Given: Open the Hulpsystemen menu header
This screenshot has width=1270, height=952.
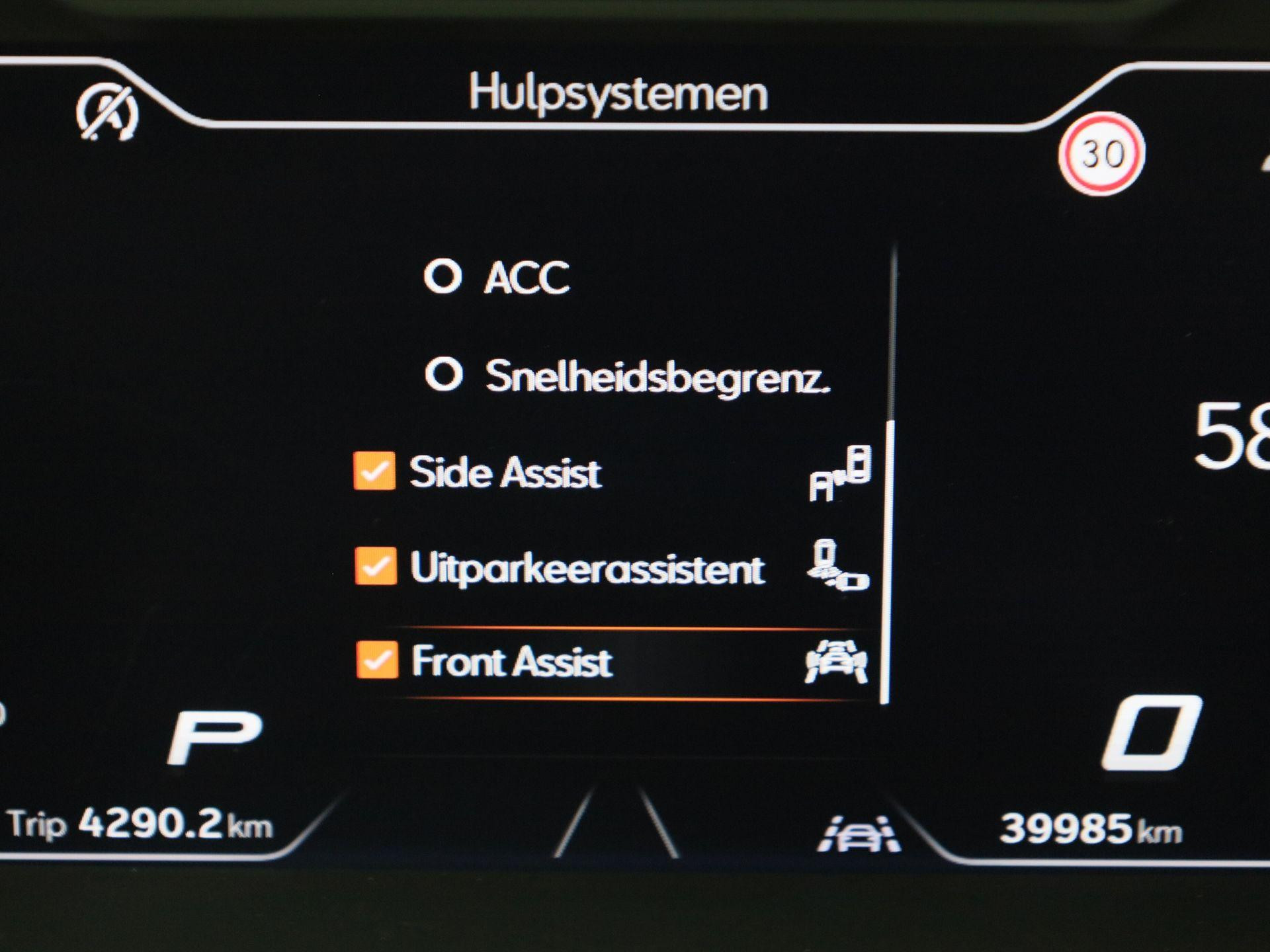Looking at the screenshot, I should coord(620,93).
